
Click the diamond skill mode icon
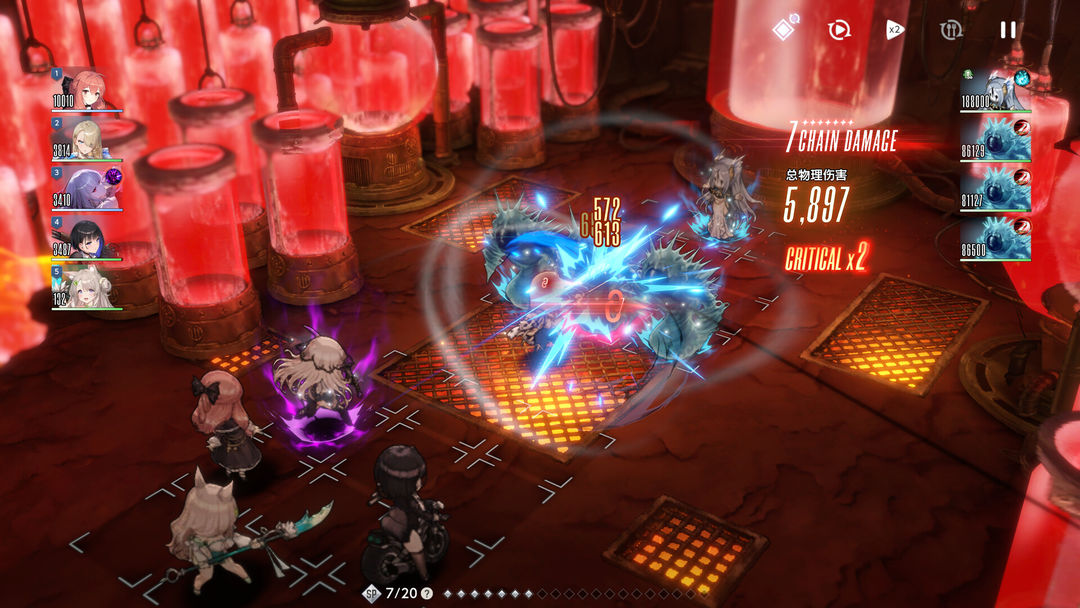pos(784,29)
